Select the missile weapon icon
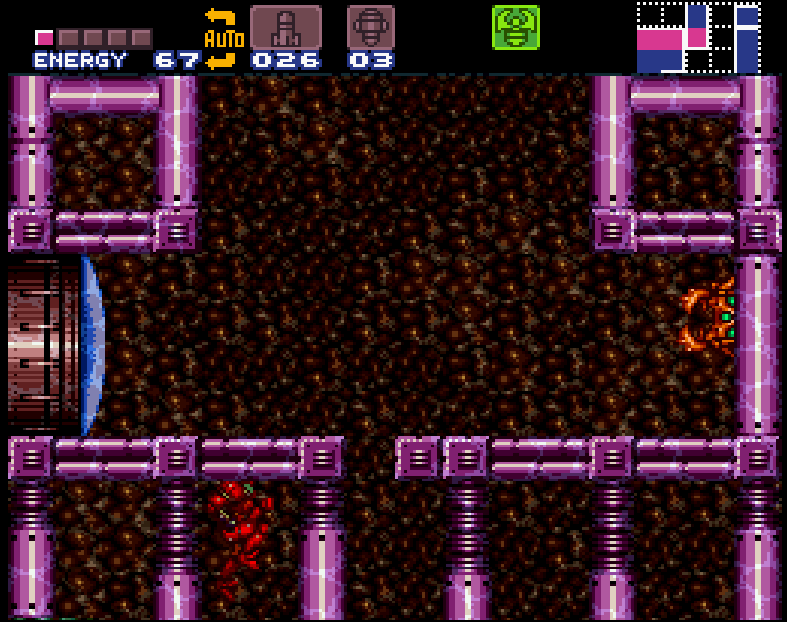787x622 pixels. [x=285, y=27]
